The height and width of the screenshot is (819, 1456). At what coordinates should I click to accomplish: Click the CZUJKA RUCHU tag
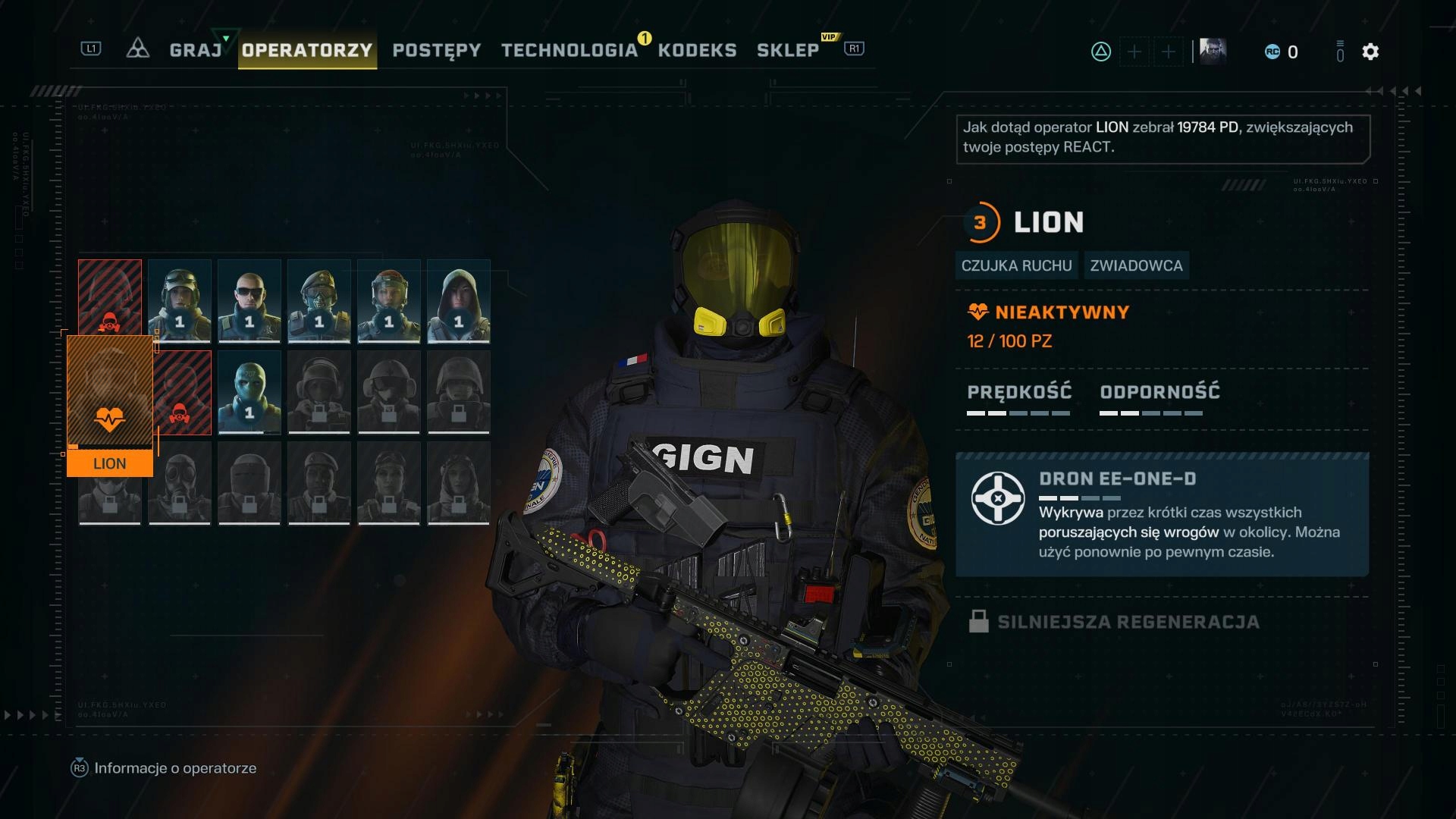click(x=1016, y=265)
